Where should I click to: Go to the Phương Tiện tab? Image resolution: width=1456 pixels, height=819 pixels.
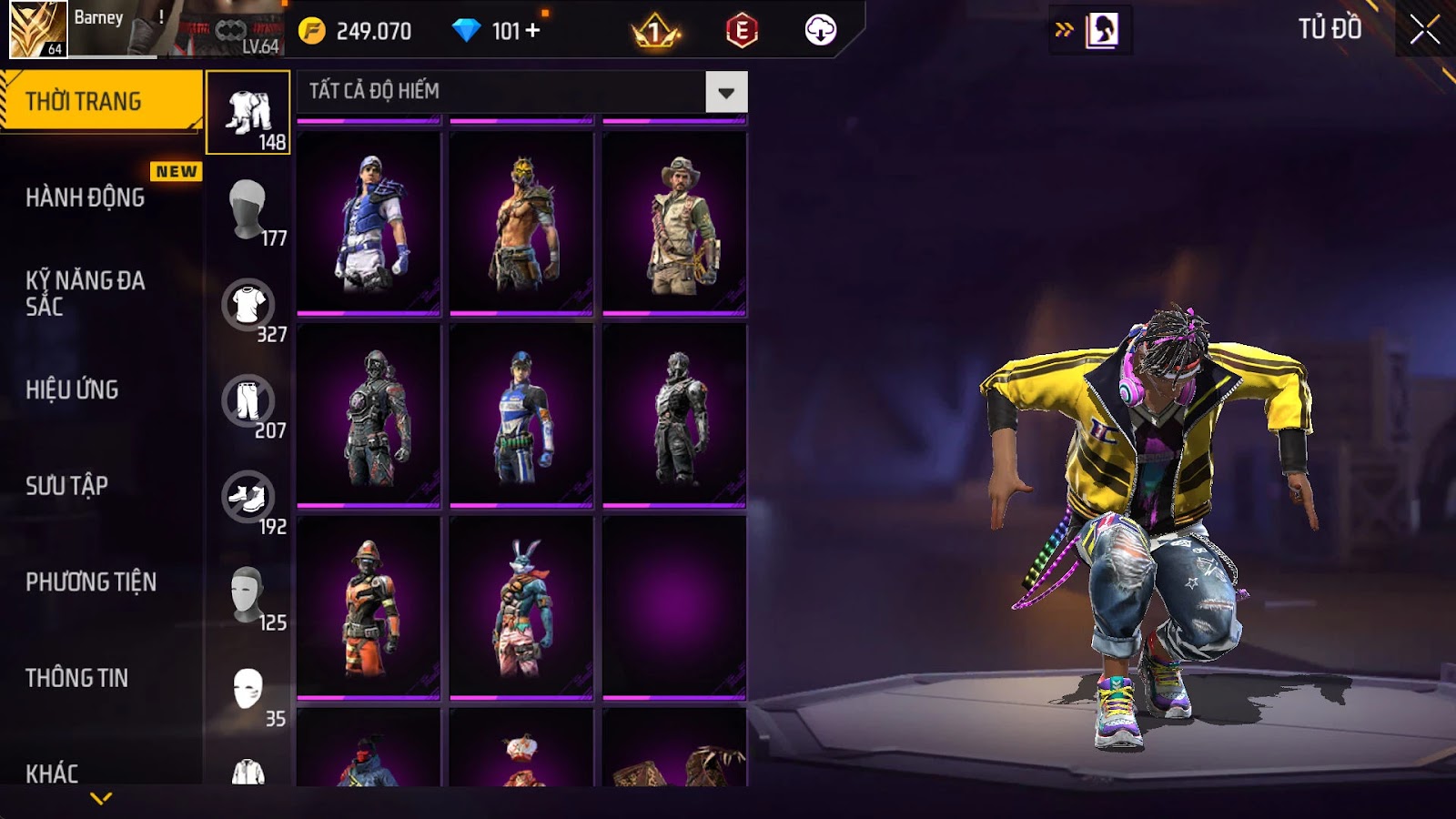tap(91, 581)
